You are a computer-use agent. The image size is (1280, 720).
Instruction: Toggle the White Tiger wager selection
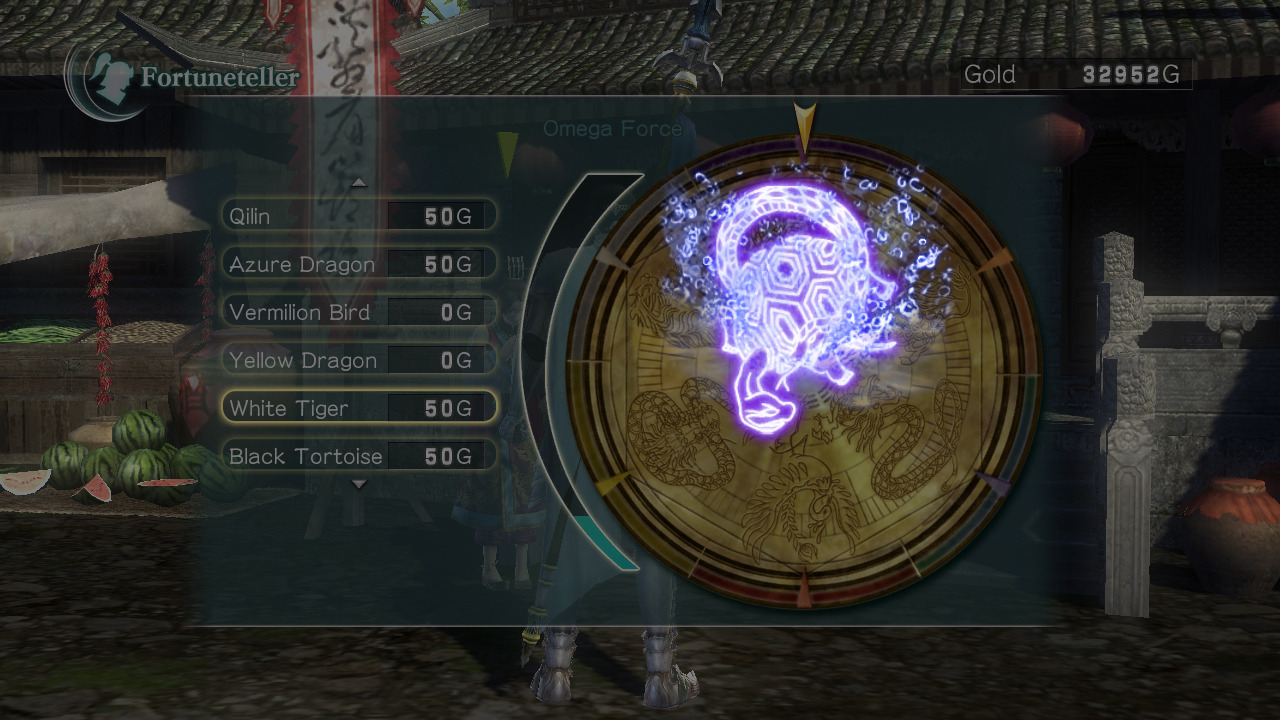[289, 408]
